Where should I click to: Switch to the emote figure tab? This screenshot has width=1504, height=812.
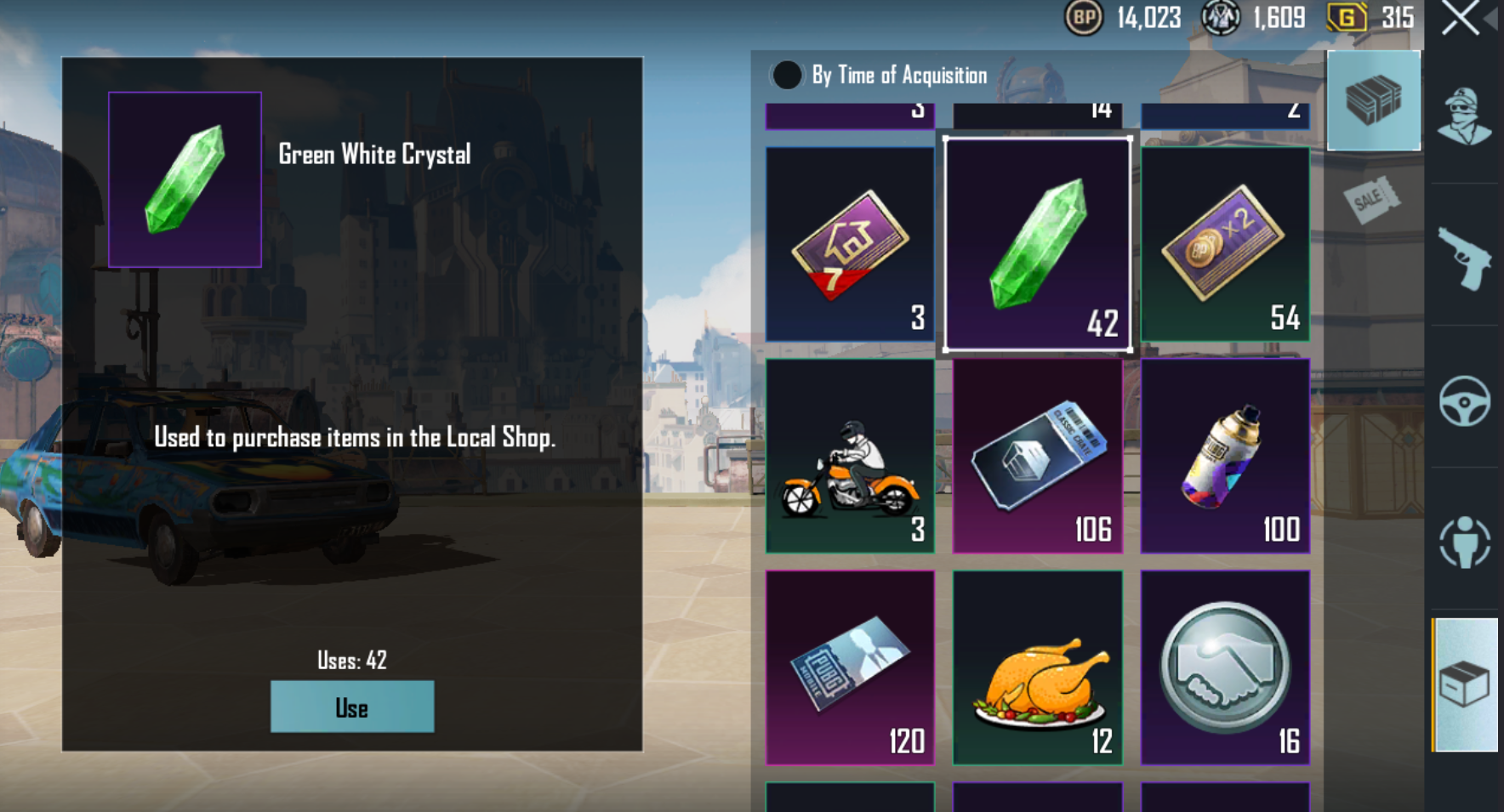pos(1464,542)
